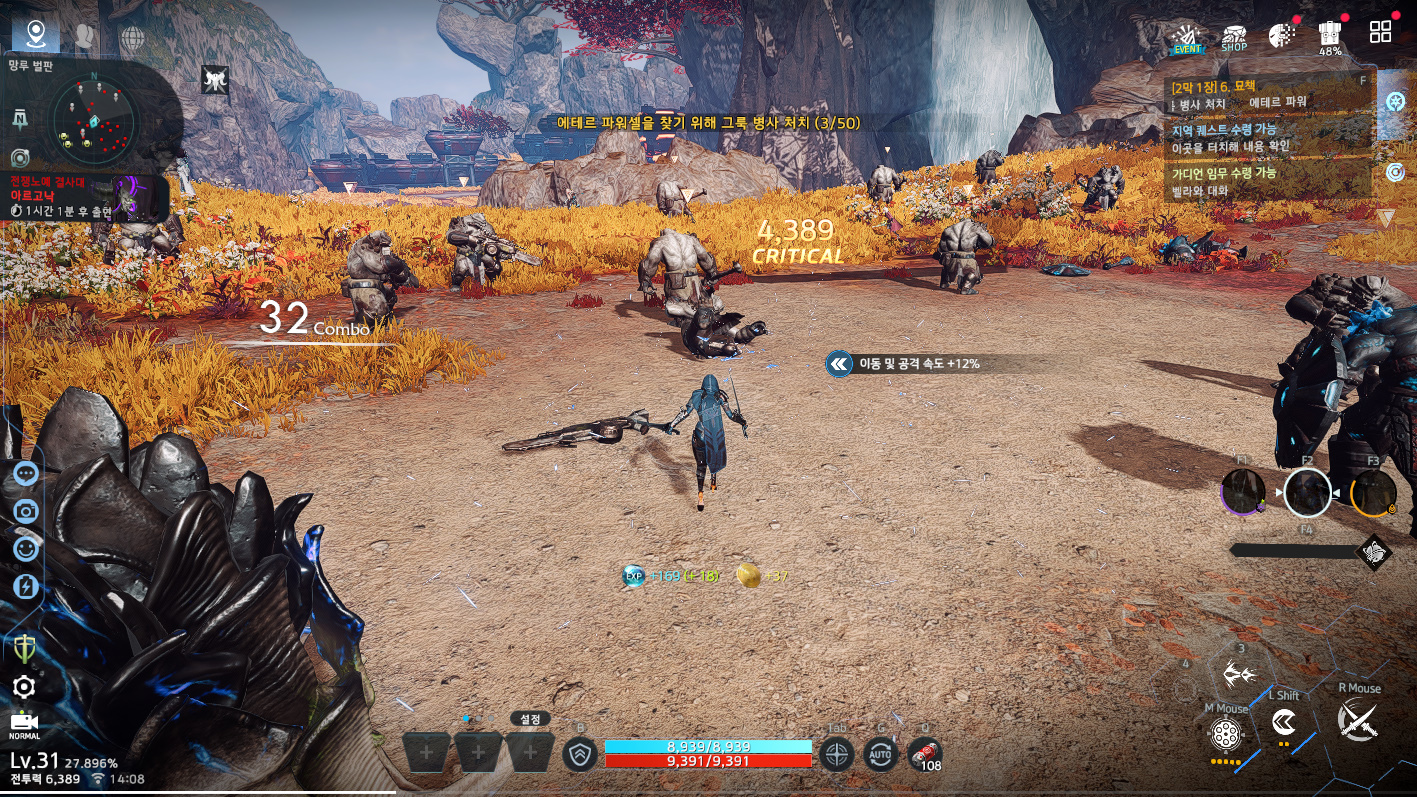Click the circular minimap
1417x797 pixels.
click(93, 119)
